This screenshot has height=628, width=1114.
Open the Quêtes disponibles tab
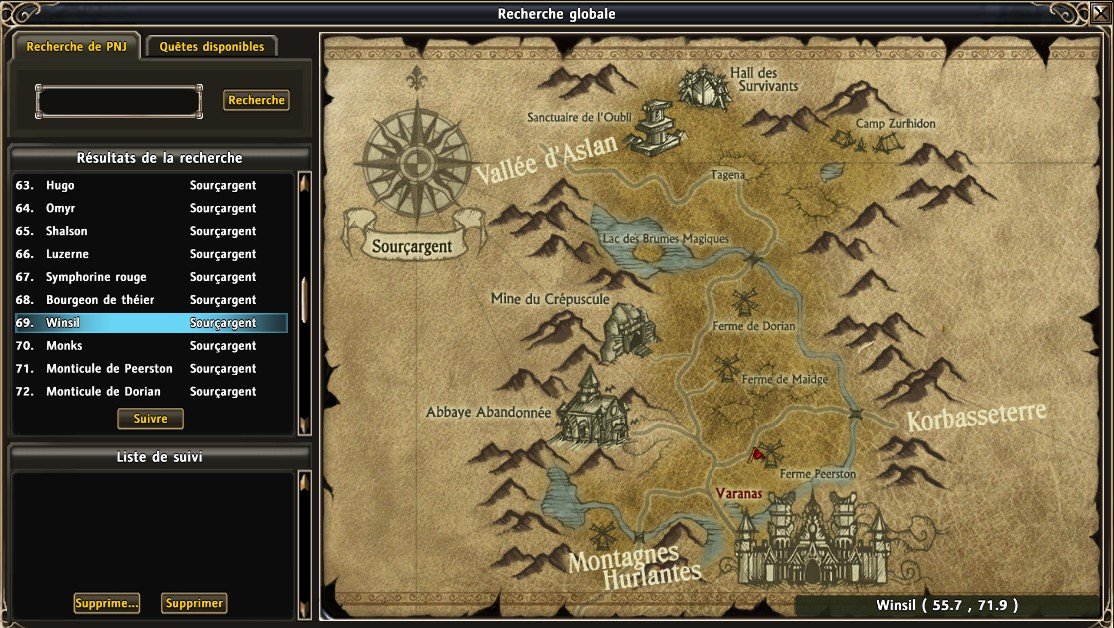[211, 47]
